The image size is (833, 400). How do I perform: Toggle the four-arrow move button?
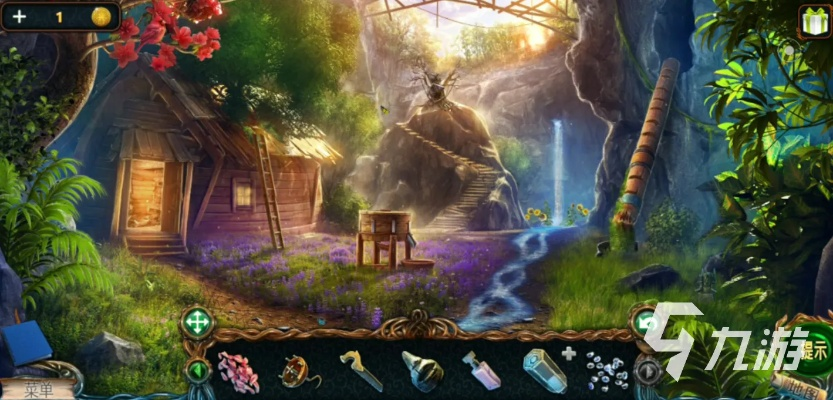(197, 323)
